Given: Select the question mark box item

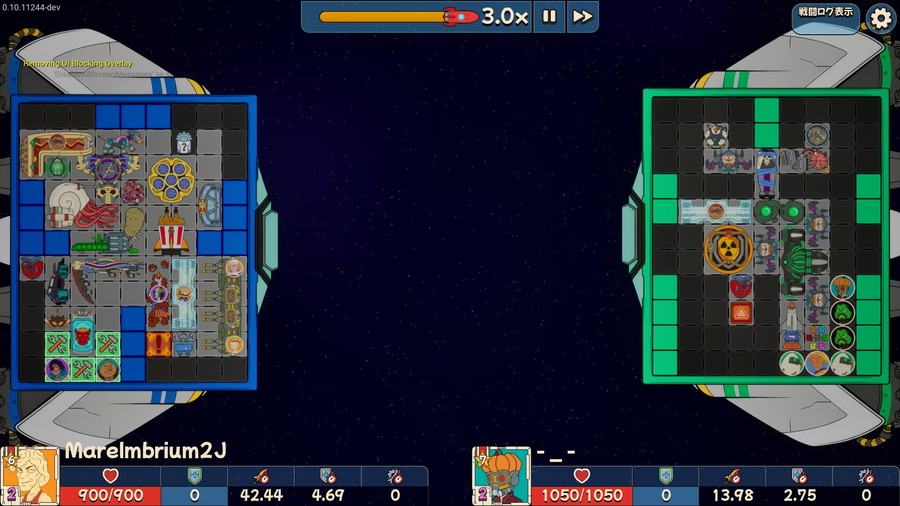Looking at the screenshot, I should tap(184, 144).
